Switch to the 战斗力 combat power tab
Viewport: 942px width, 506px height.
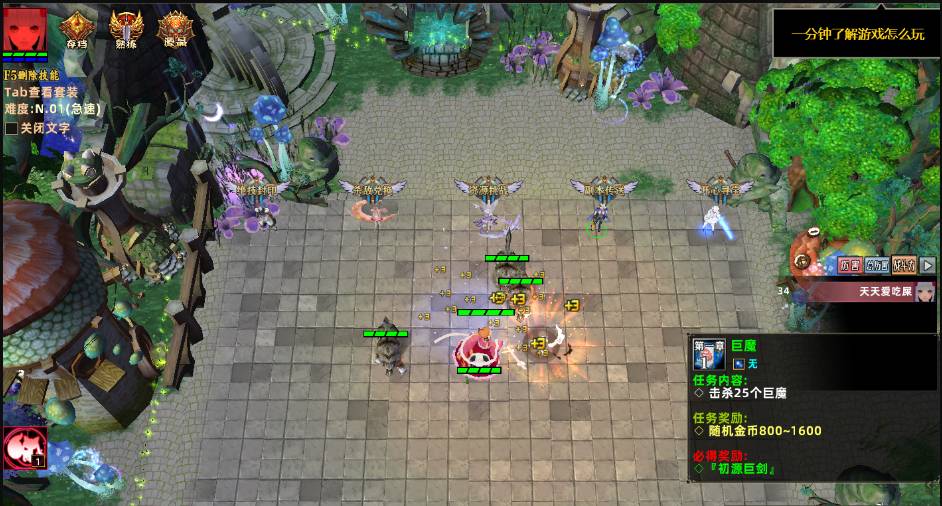pos(904,265)
